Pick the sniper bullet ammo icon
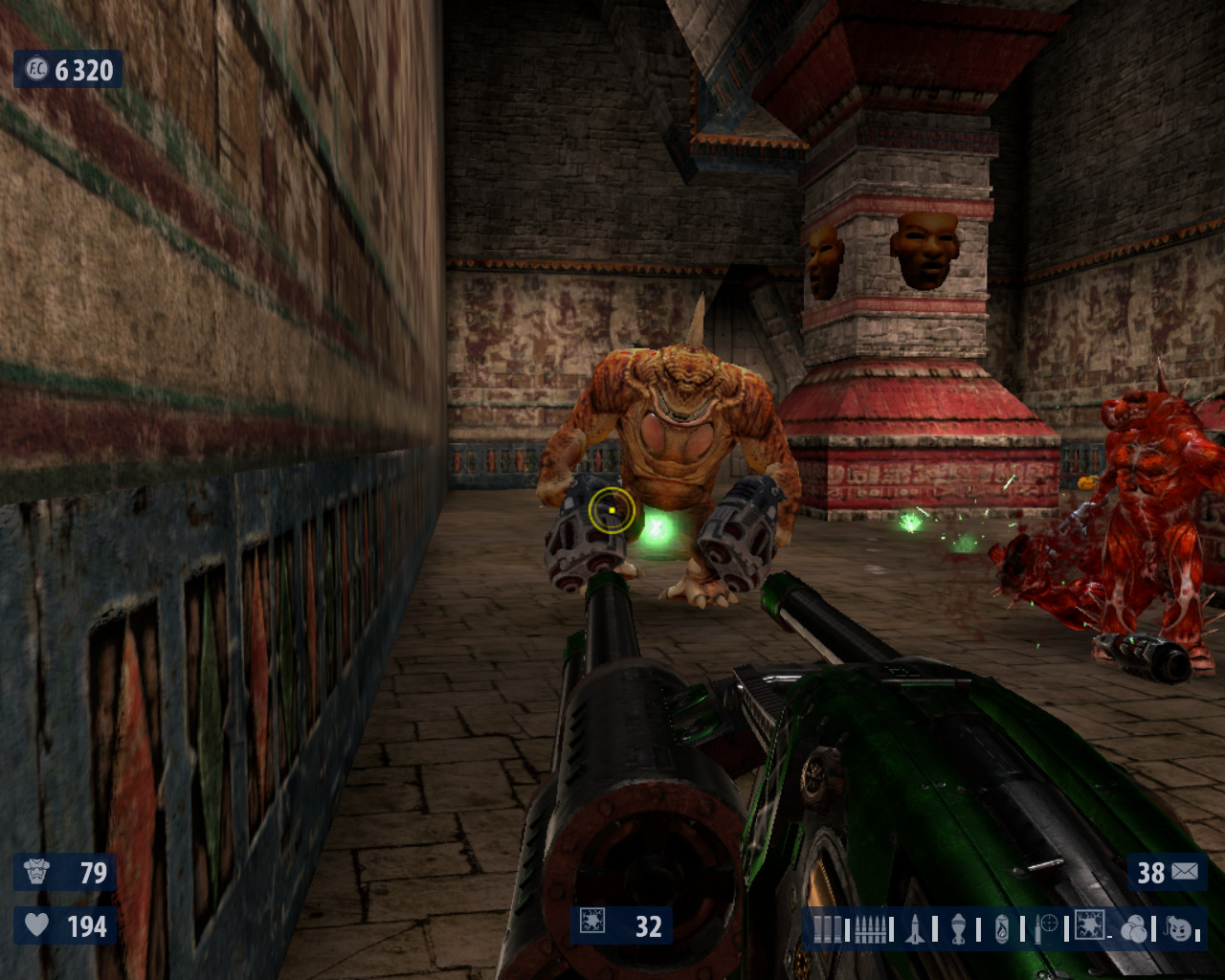This screenshot has width=1225, height=980. (x=1046, y=928)
